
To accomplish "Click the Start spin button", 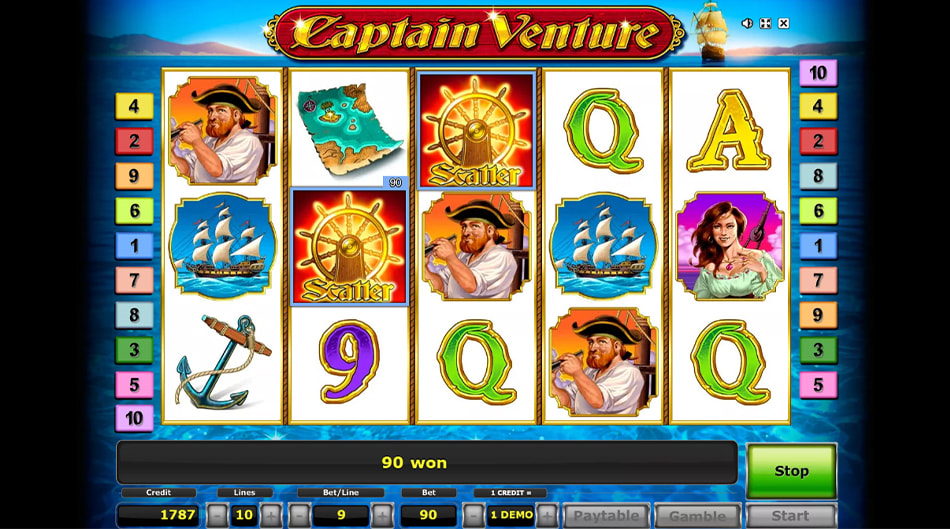I will tap(790, 516).
